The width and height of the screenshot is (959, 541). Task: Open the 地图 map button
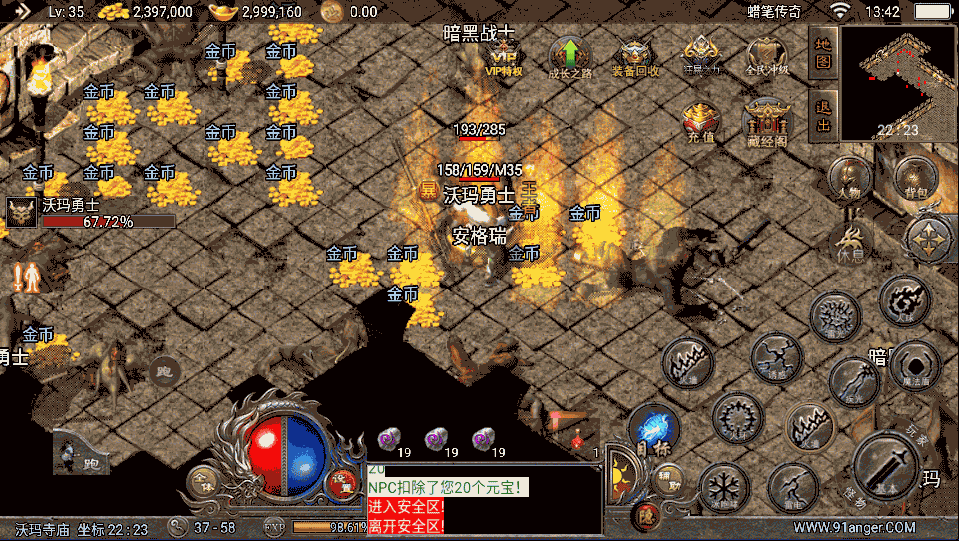(823, 51)
